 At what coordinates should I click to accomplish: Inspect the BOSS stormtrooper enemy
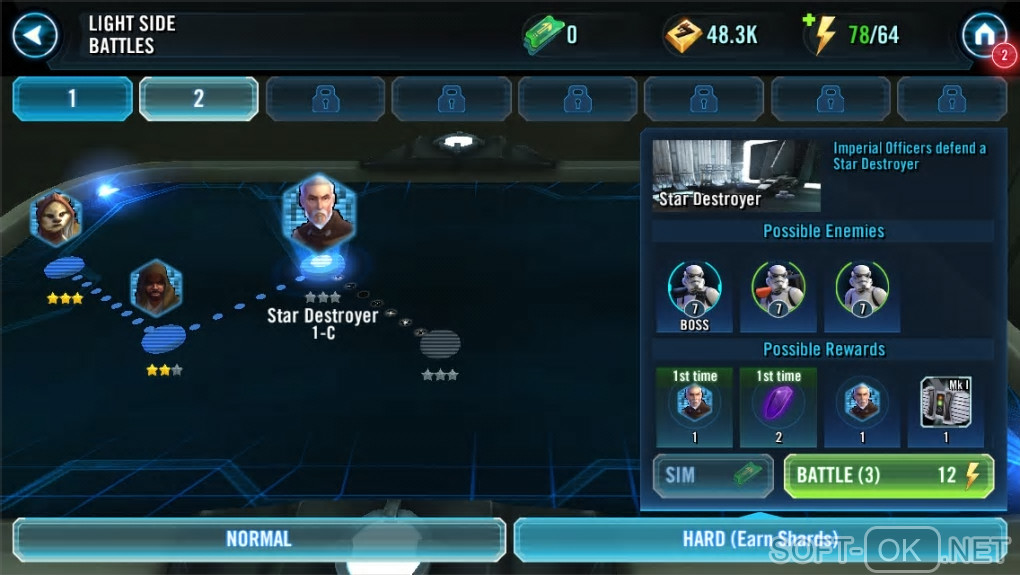tap(694, 294)
